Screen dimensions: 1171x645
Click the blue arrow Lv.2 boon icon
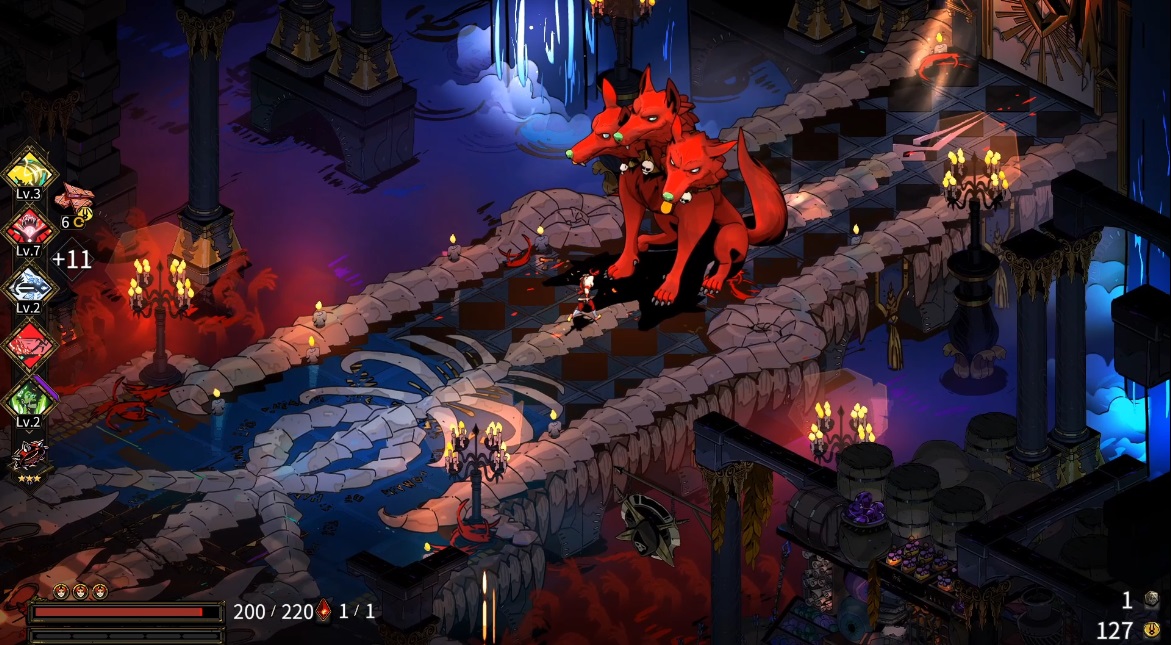coord(29,286)
